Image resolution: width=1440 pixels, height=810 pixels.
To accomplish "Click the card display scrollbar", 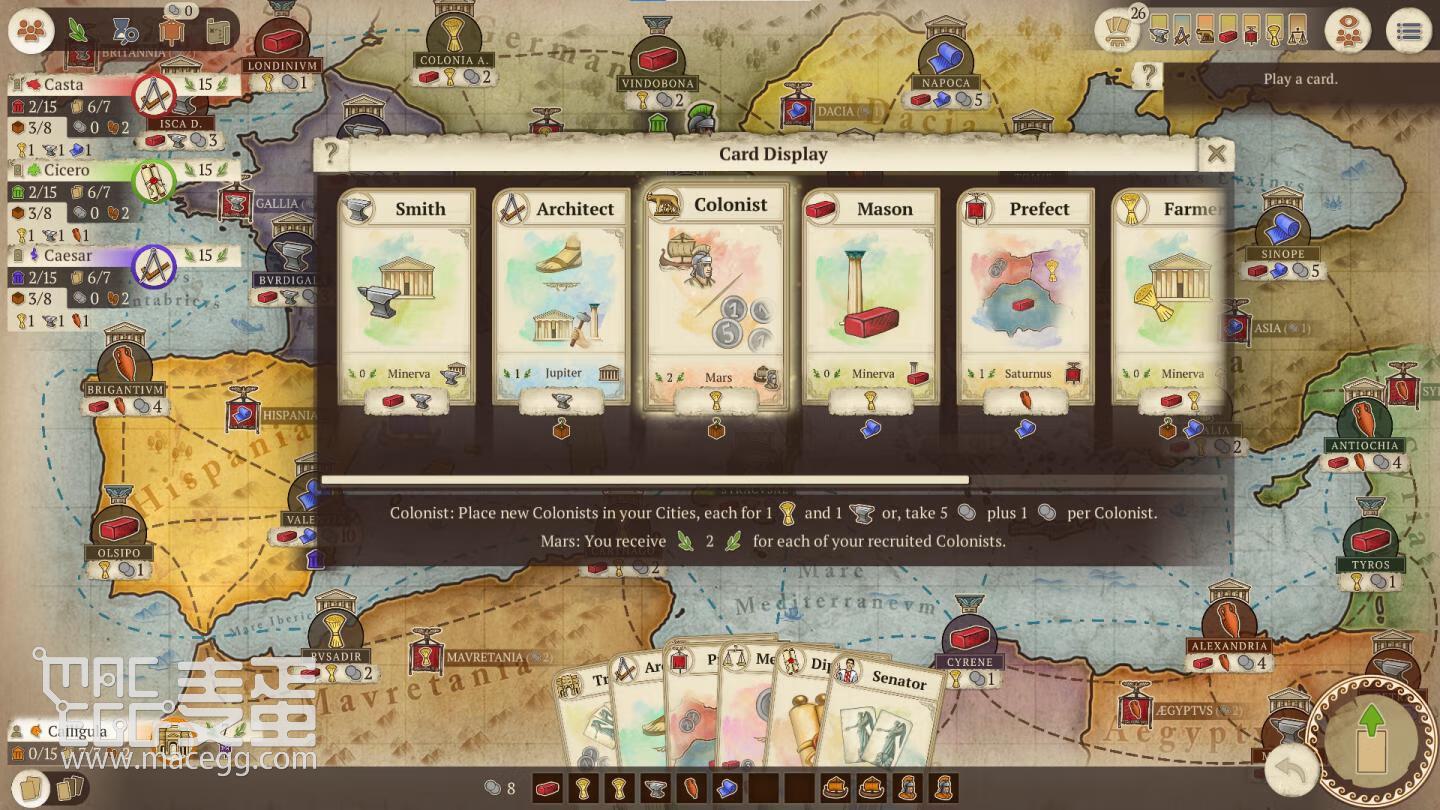I will coord(645,481).
